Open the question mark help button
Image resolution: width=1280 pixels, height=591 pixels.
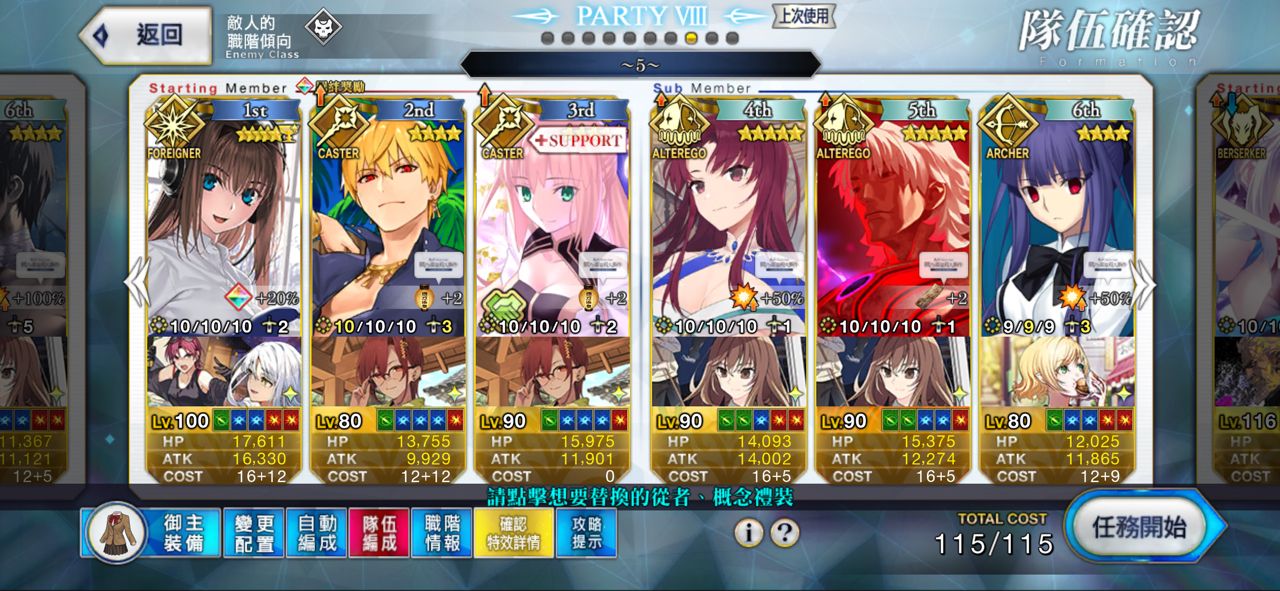785,533
